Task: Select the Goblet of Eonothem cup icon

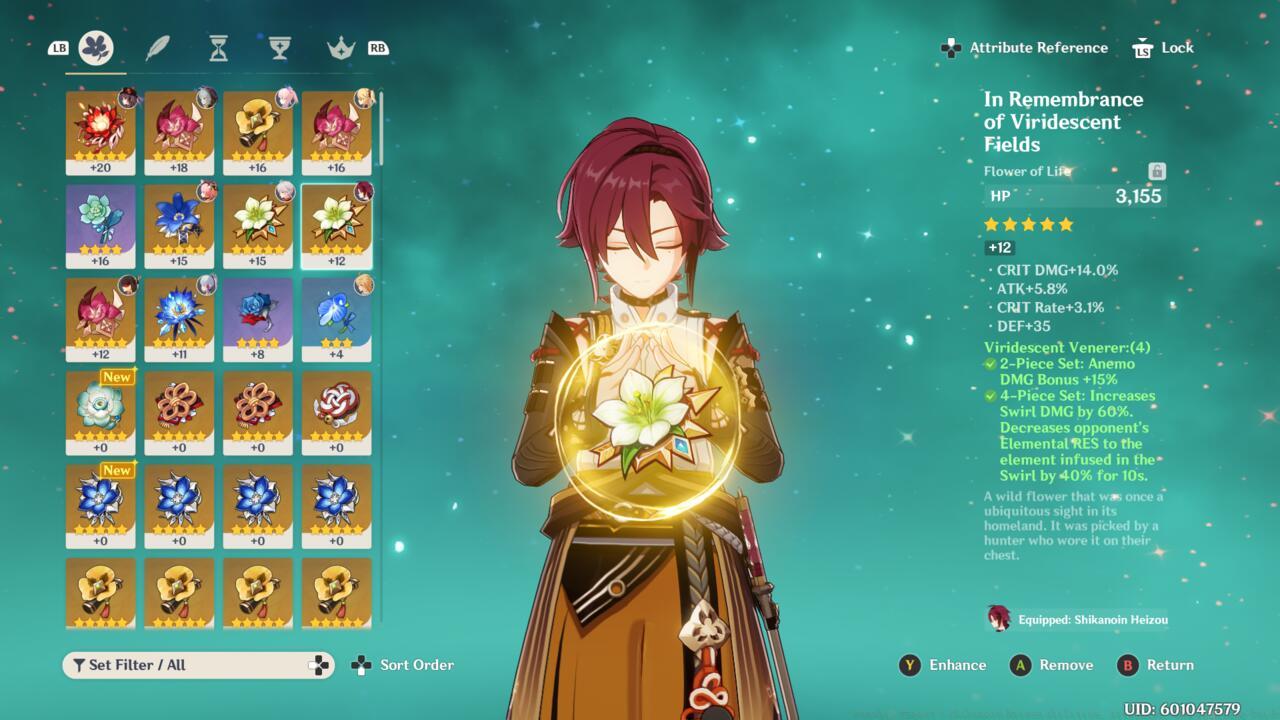Action: 279,47
